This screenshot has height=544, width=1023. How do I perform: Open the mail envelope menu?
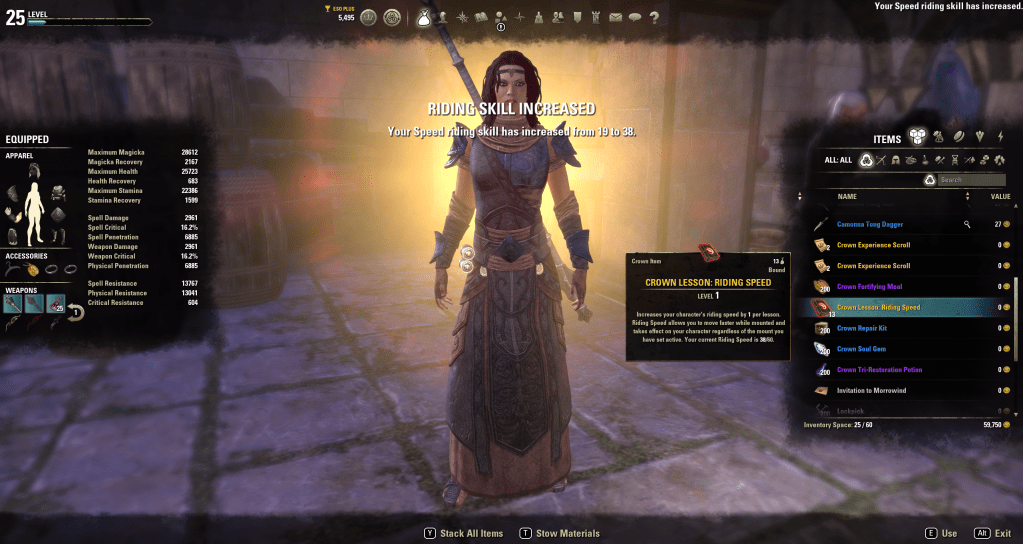tap(615, 17)
